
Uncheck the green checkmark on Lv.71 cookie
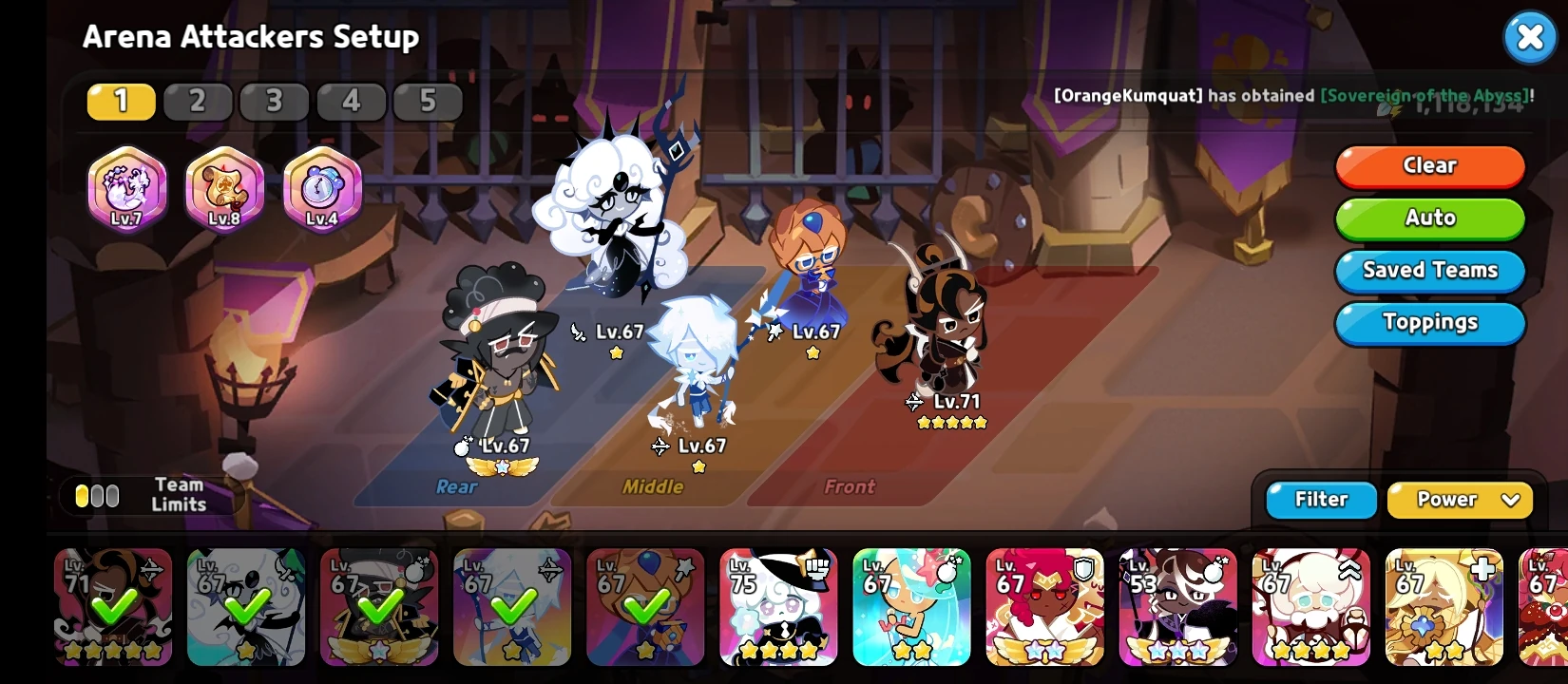[x=113, y=606]
